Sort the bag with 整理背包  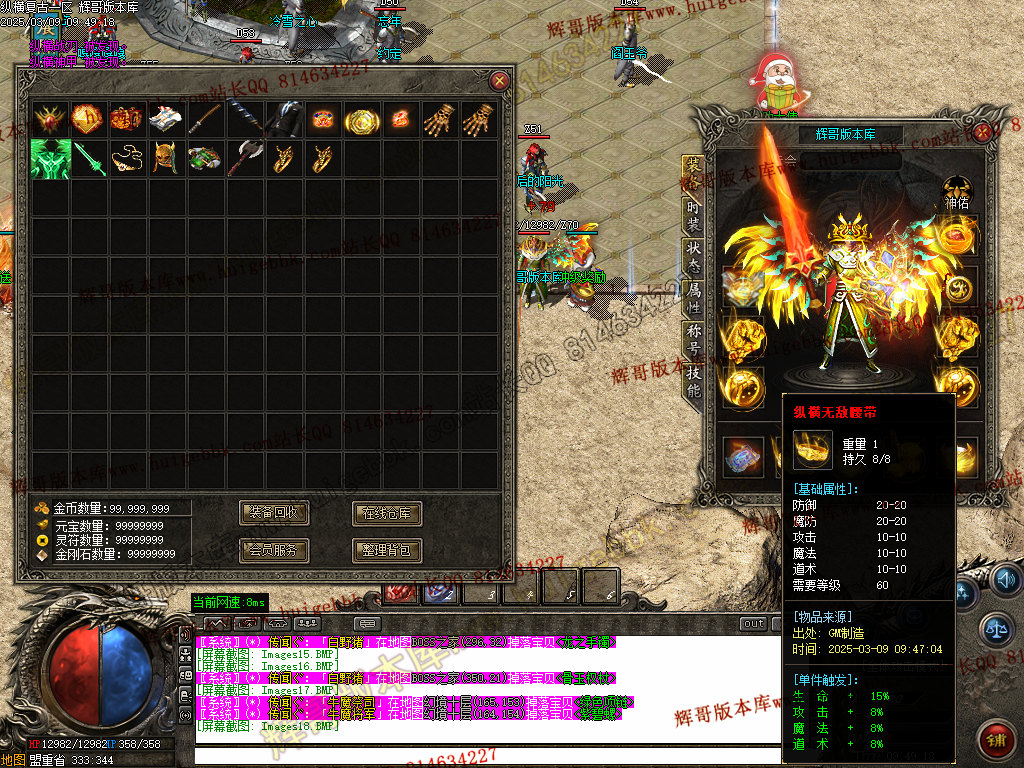coord(386,550)
